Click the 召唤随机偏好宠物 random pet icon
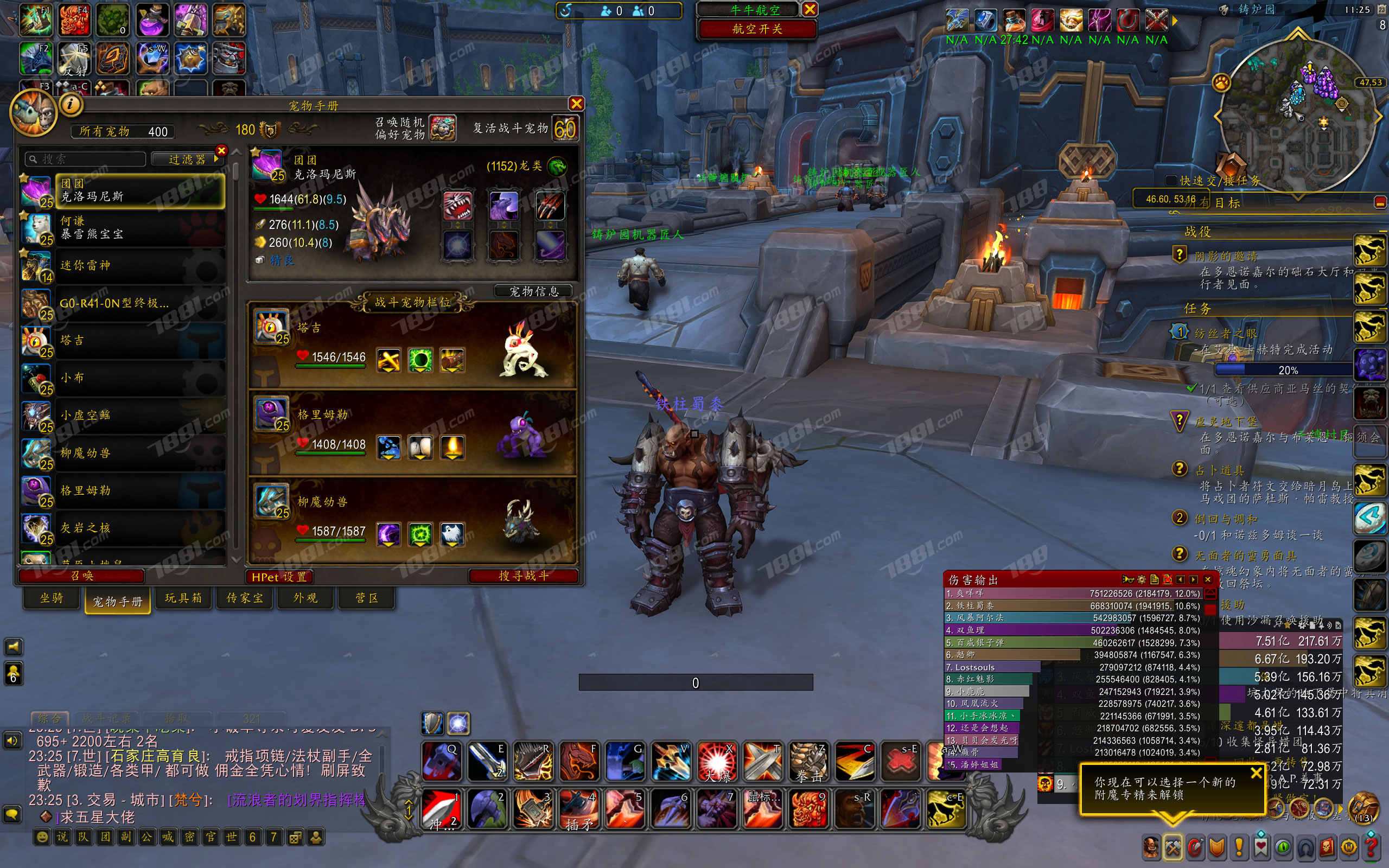Image resolution: width=1389 pixels, height=868 pixels. [x=443, y=129]
